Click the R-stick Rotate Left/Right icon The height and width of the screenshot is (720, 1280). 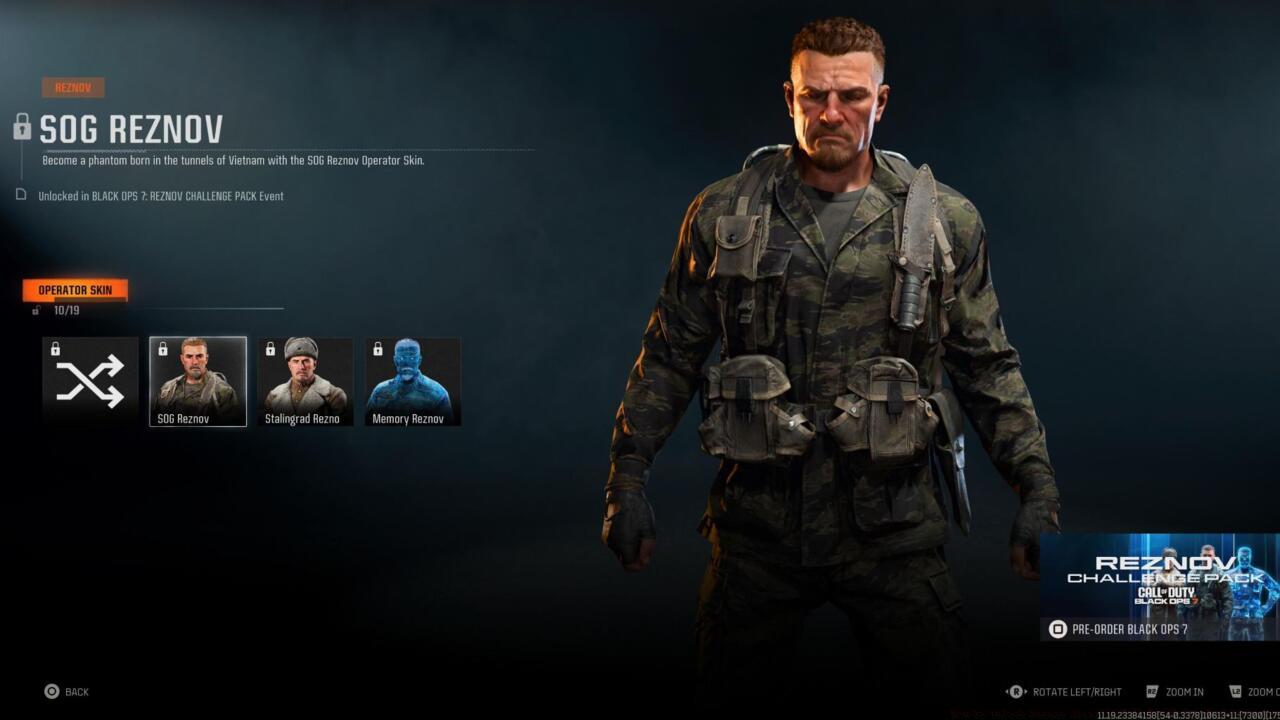tap(1017, 691)
